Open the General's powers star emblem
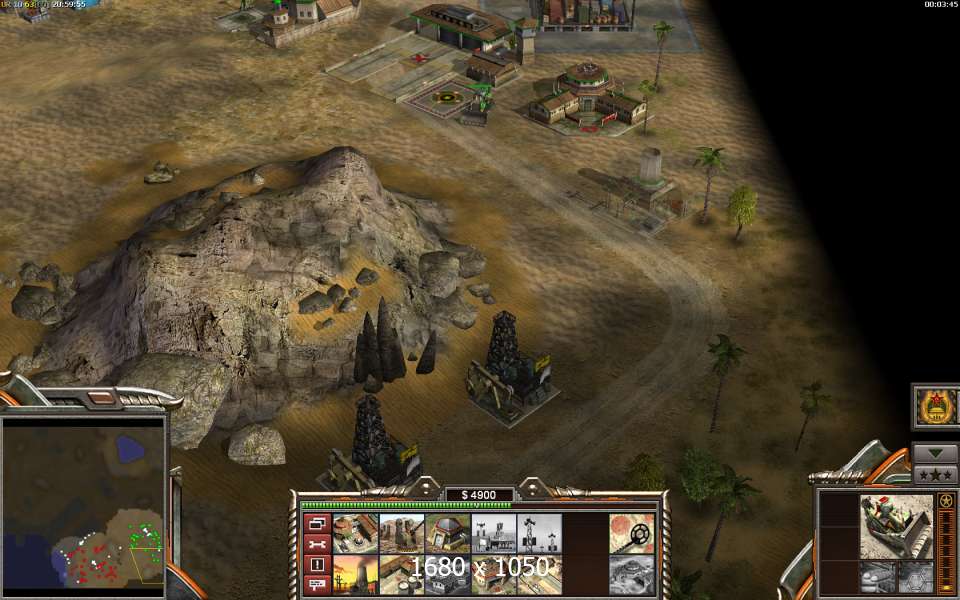Screen dimensions: 960x600 click(x=936, y=408)
